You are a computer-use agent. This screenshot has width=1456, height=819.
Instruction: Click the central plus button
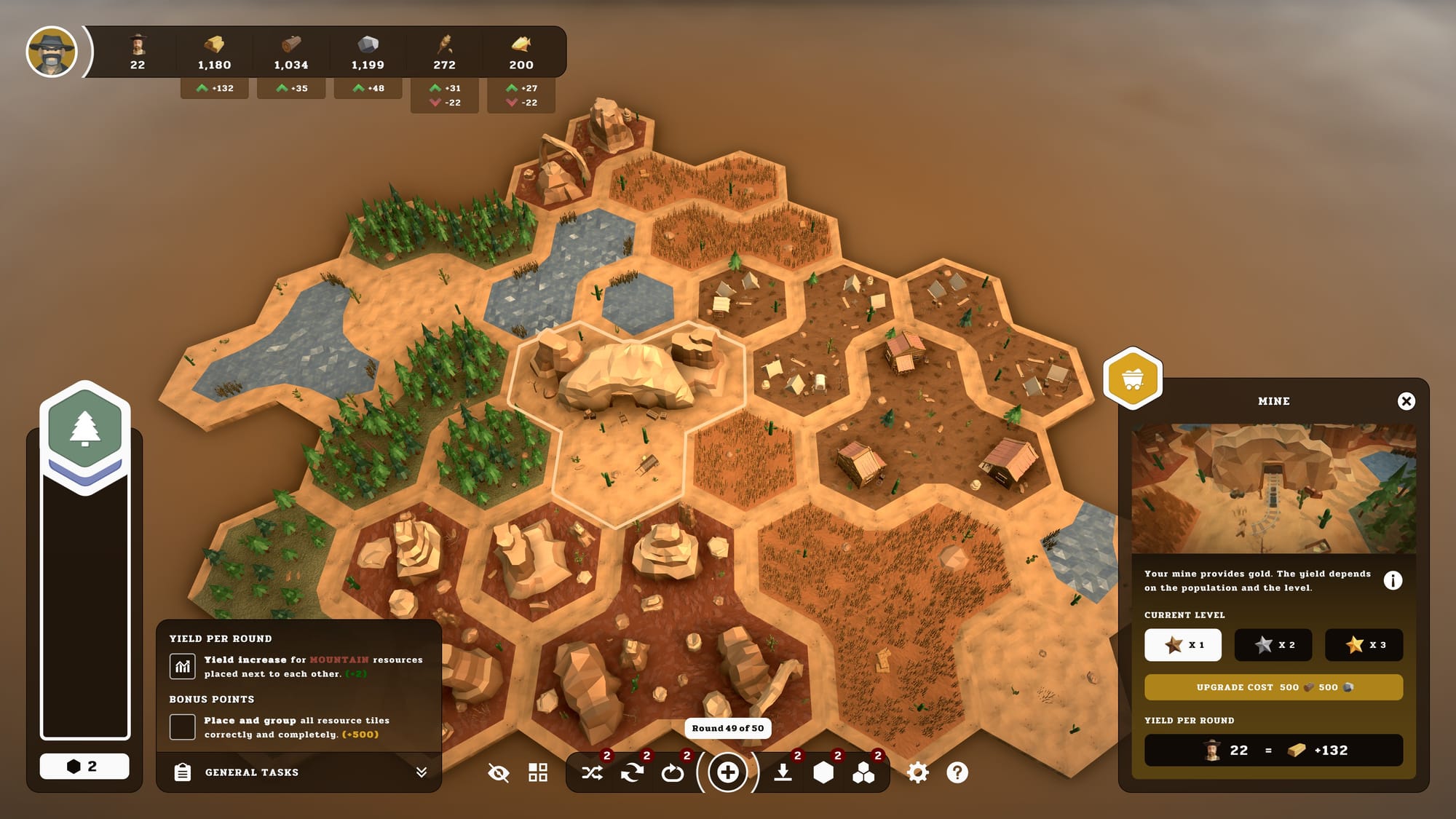727,772
